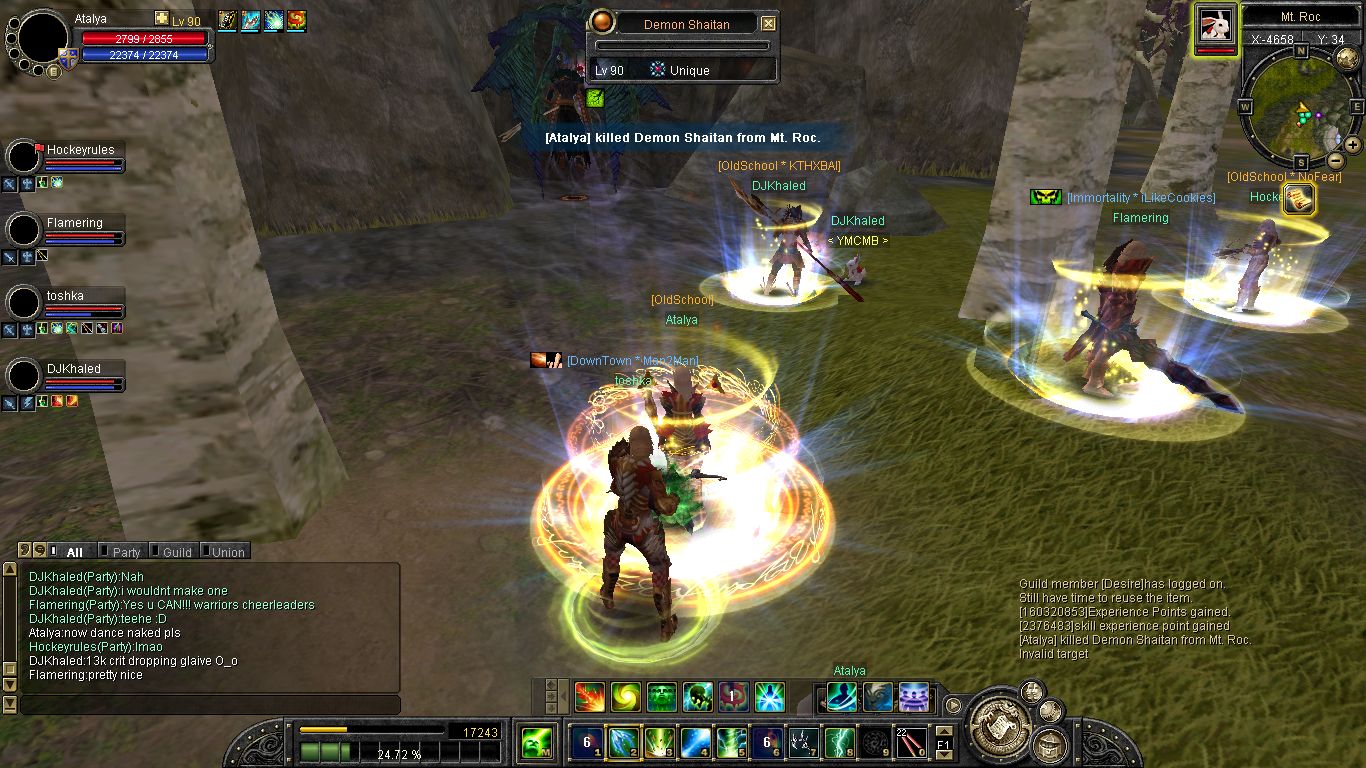1366x768 pixels.
Task: Select party member toshka
Action: [x=65, y=296]
